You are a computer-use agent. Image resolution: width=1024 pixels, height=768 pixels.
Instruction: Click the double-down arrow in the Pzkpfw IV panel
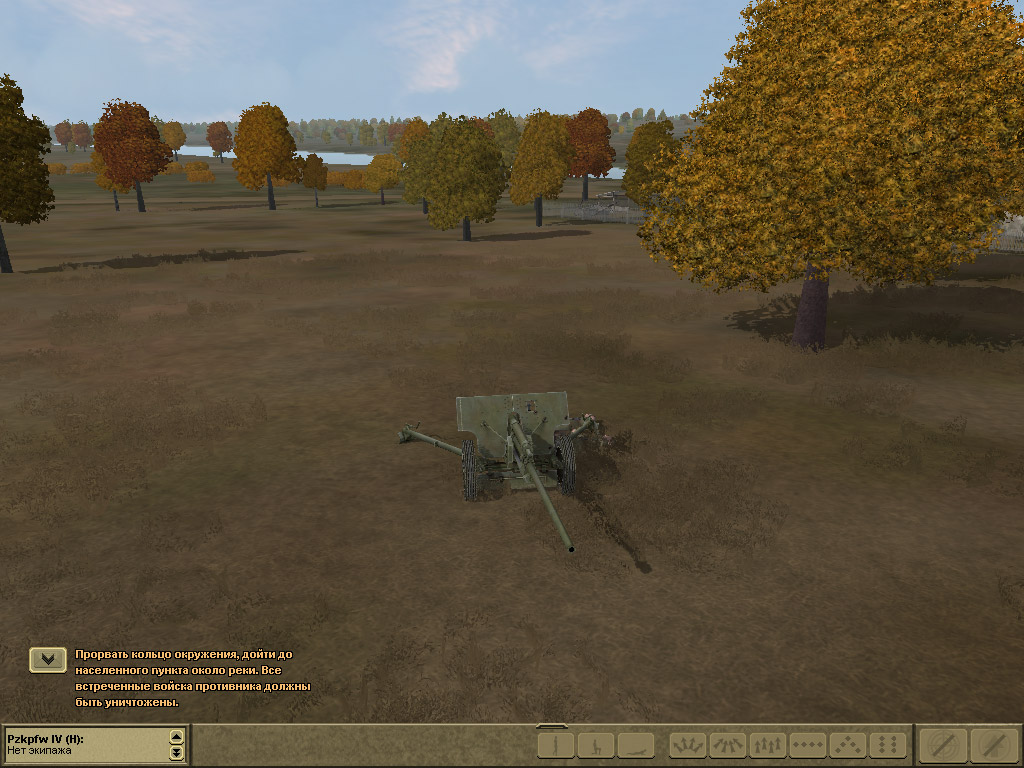click(x=177, y=752)
